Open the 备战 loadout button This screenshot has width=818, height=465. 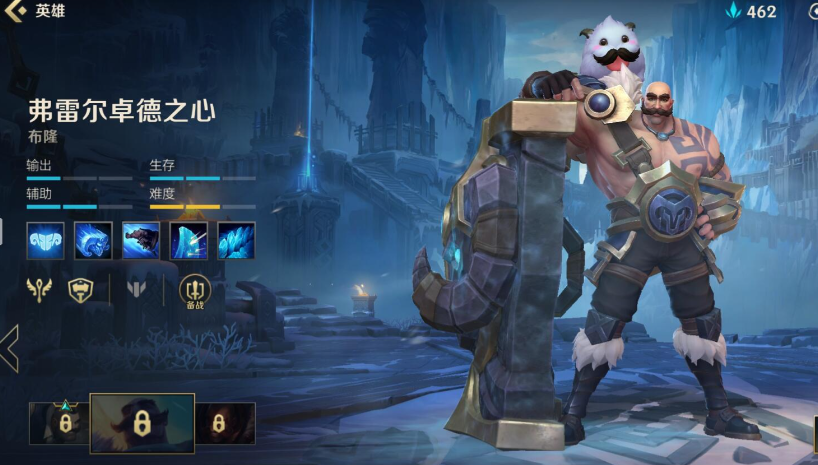coord(195,291)
